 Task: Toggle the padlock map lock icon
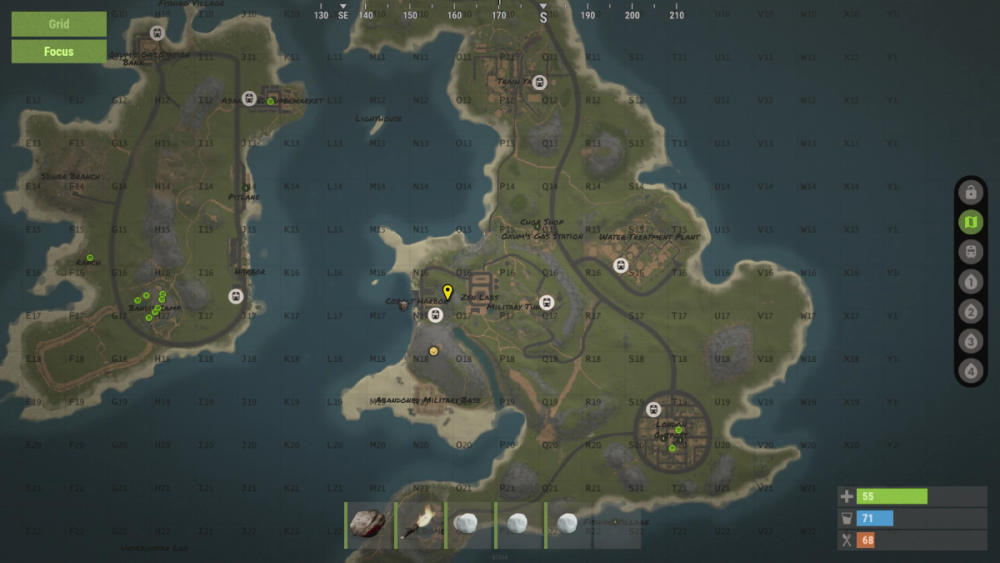coord(970,192)
